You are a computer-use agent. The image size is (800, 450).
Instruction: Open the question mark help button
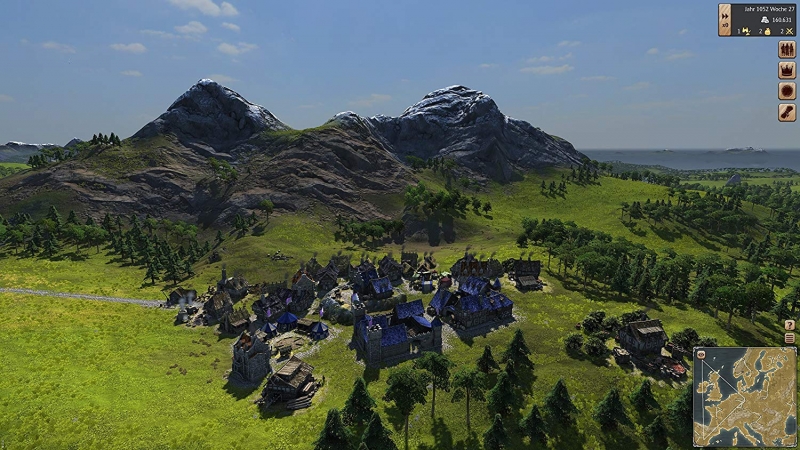tap(790, 325)
